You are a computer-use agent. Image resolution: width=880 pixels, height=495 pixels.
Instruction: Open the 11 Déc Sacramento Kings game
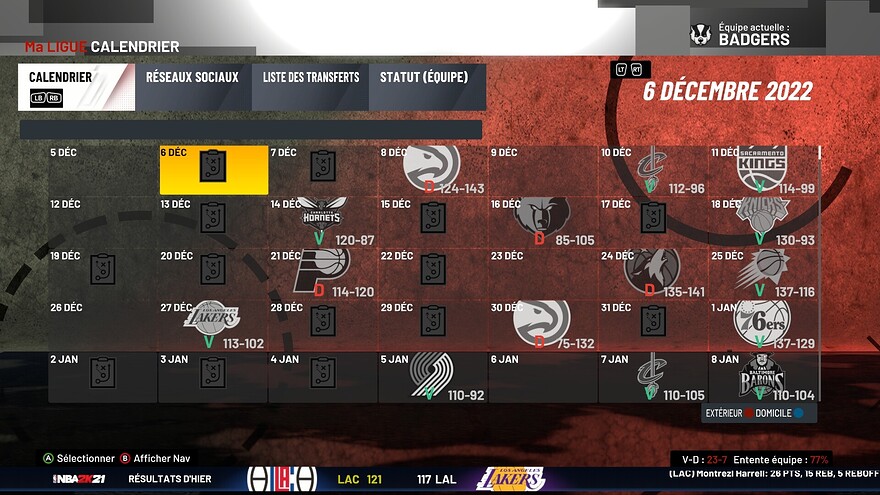coord(762,169)
